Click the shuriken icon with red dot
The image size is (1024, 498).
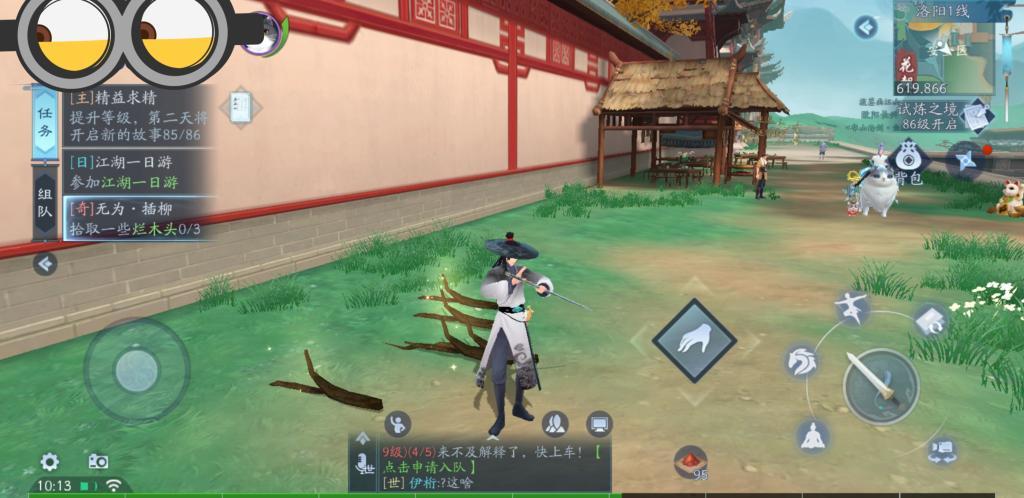(x=967, y=158)
